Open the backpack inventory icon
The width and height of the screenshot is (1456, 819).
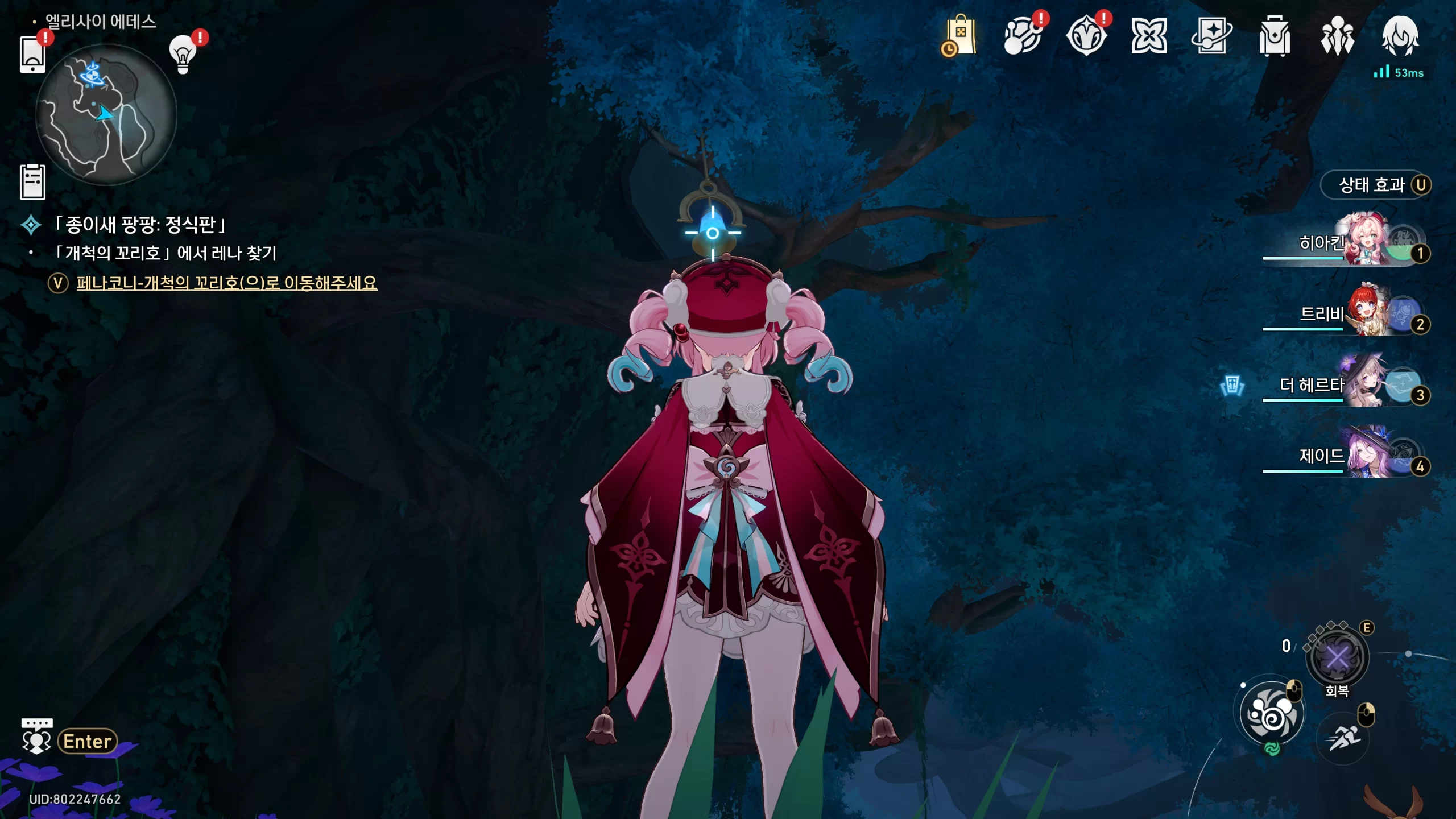(1274, 36)
